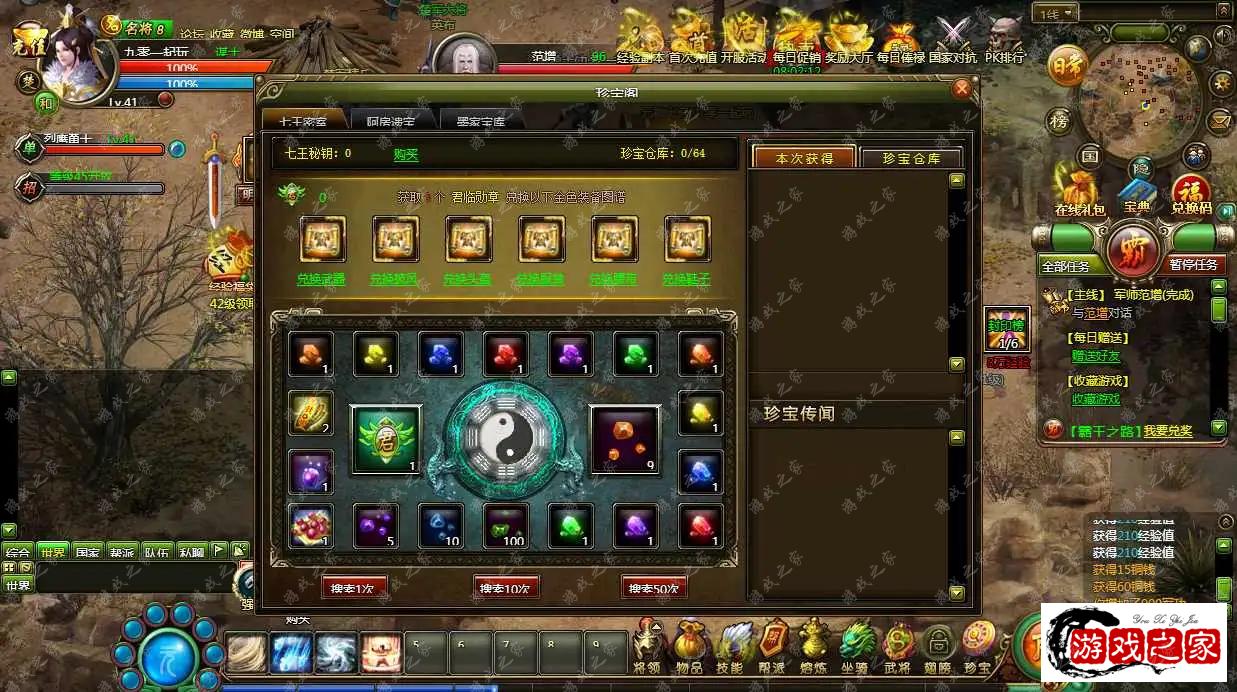Image resolution: width=1237 pixels, height=692 pixels.
Task: Open the 日常 daily round button
Action: point(1067,66)
